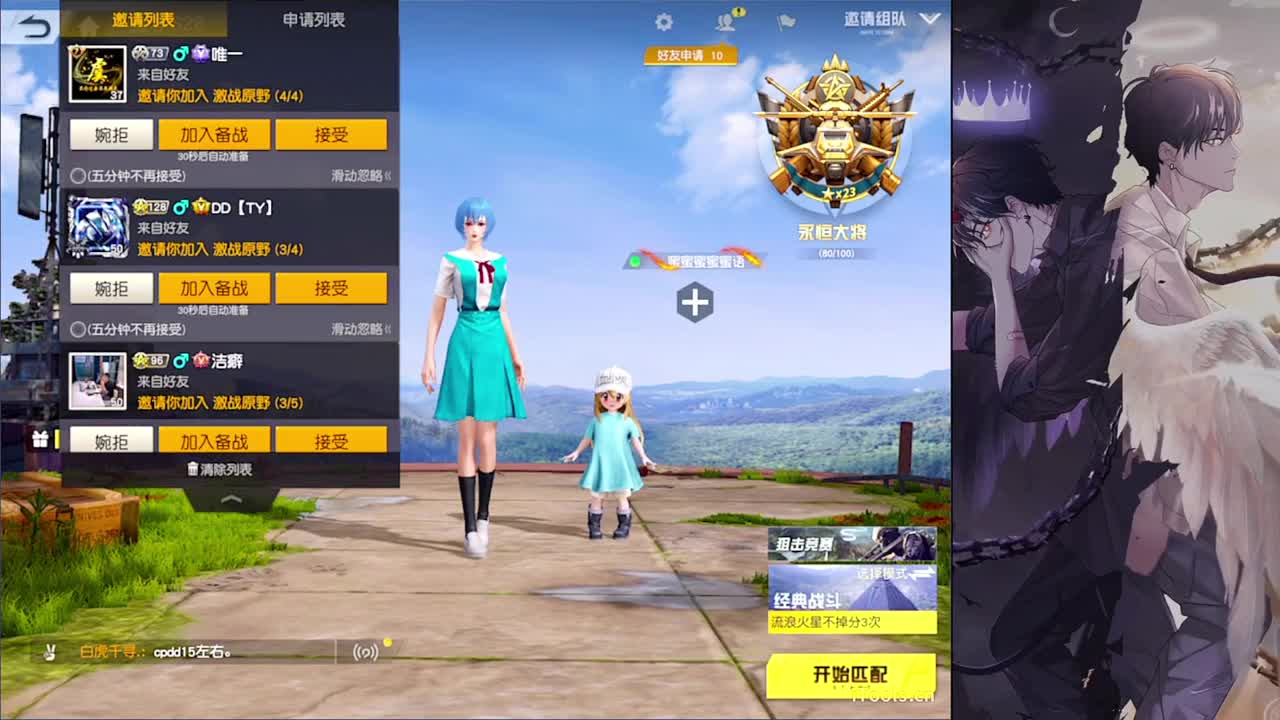Open the friends icon with notification badge
Viewport: 1280px width, 720px height.
(x=725, y=22)
